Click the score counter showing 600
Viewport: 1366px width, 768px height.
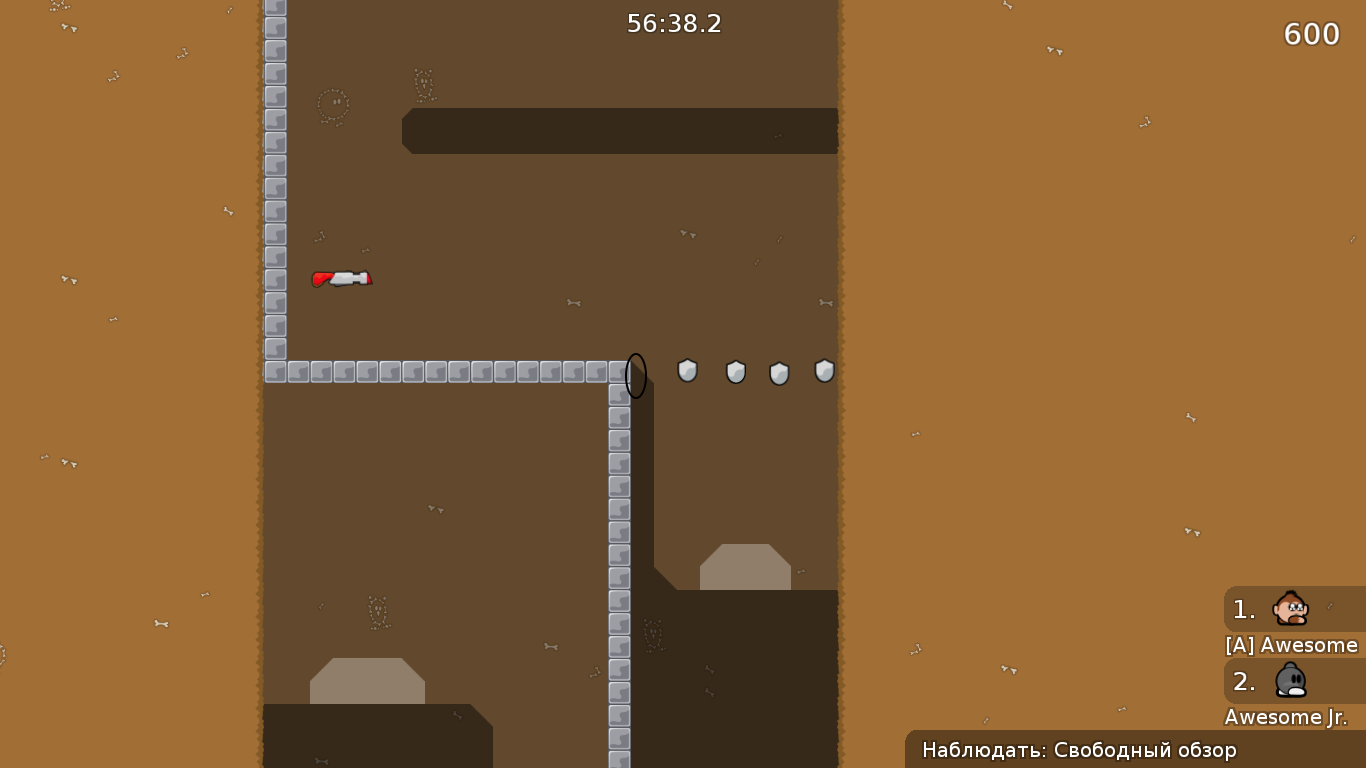pos(1312,34)
